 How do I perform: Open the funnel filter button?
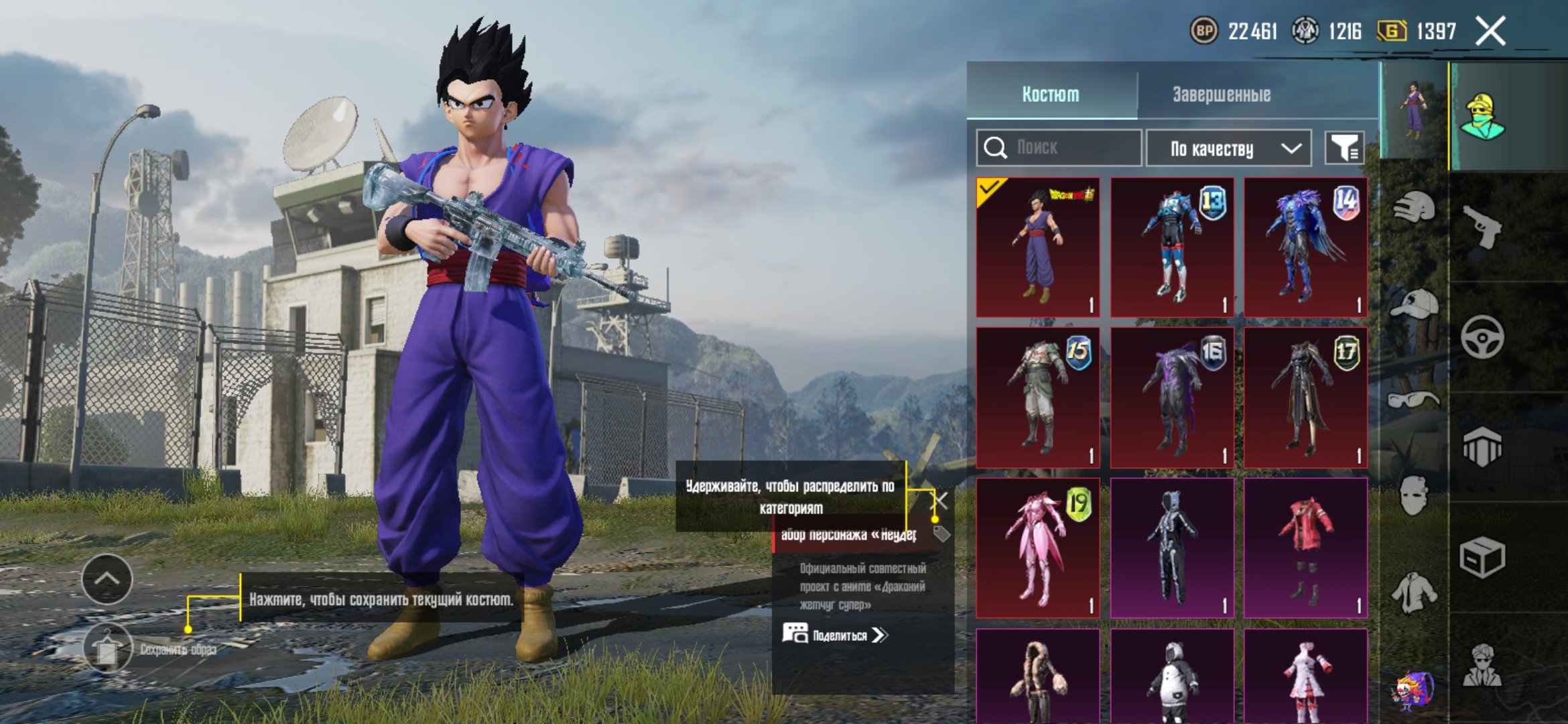coord(1344,148)
